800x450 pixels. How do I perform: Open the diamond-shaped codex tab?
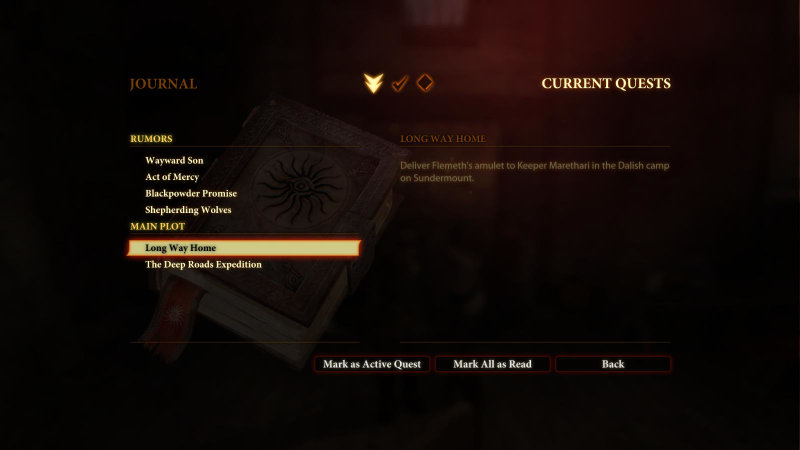click(x=425, y=83)
